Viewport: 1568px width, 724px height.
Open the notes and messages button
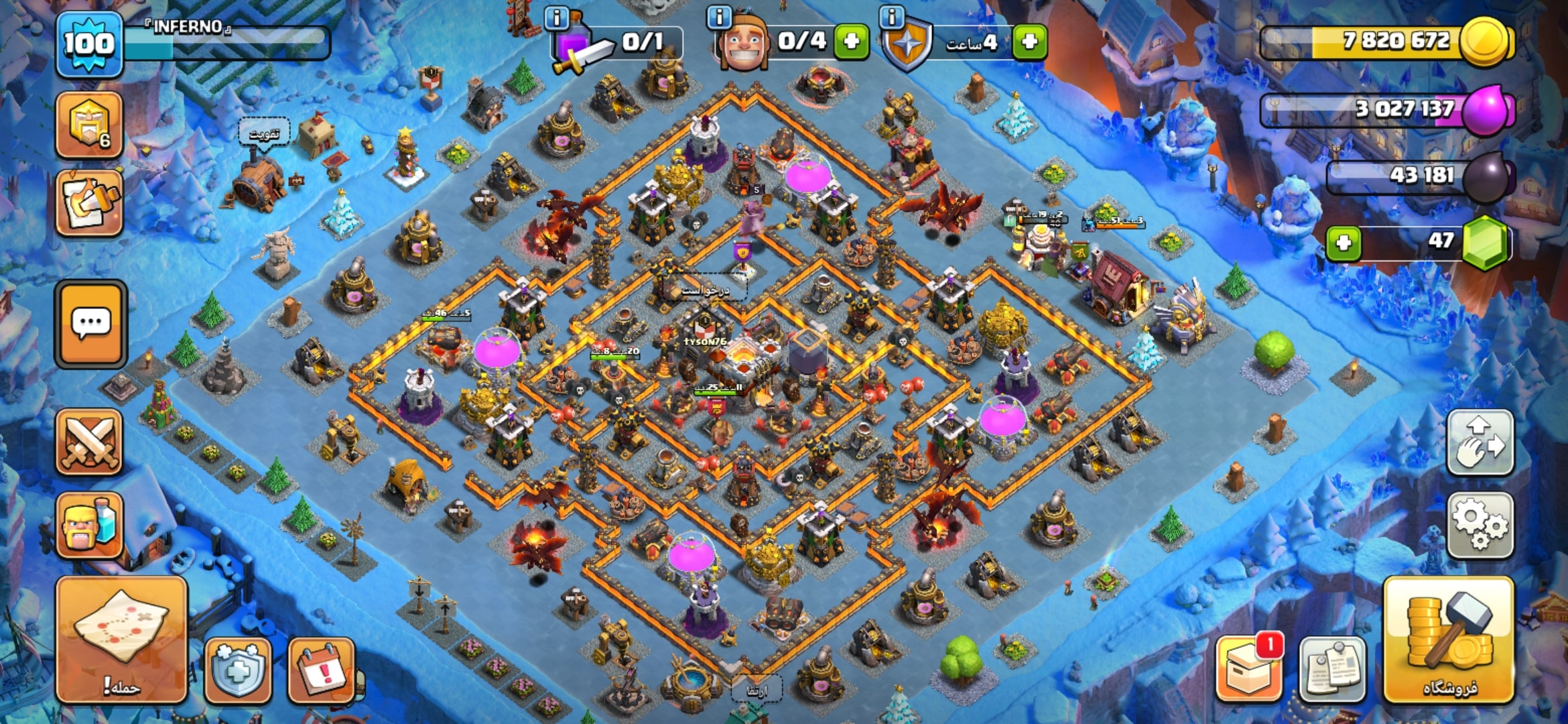pos(1332,668)
